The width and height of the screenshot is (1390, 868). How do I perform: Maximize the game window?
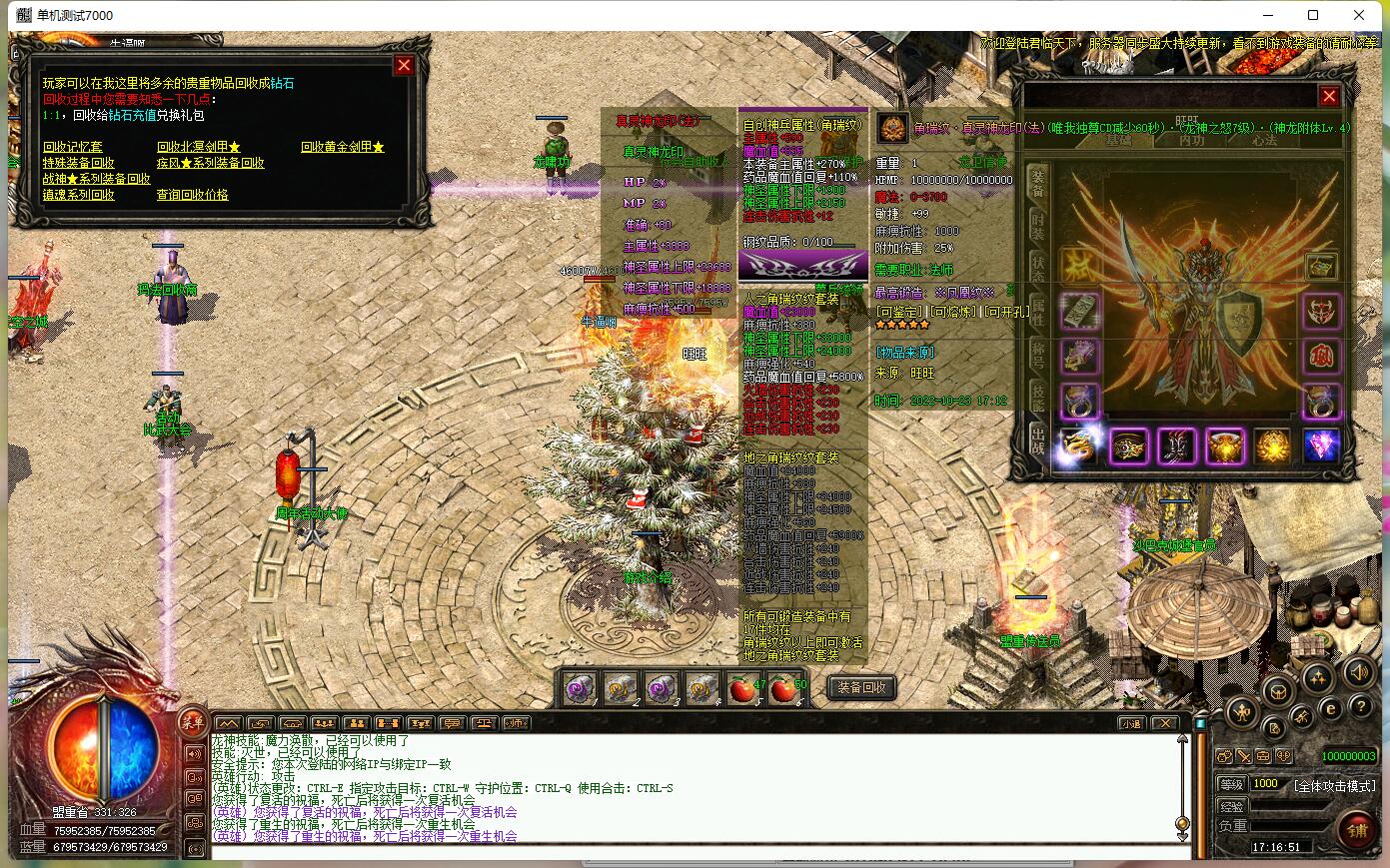coord(1313,15)
